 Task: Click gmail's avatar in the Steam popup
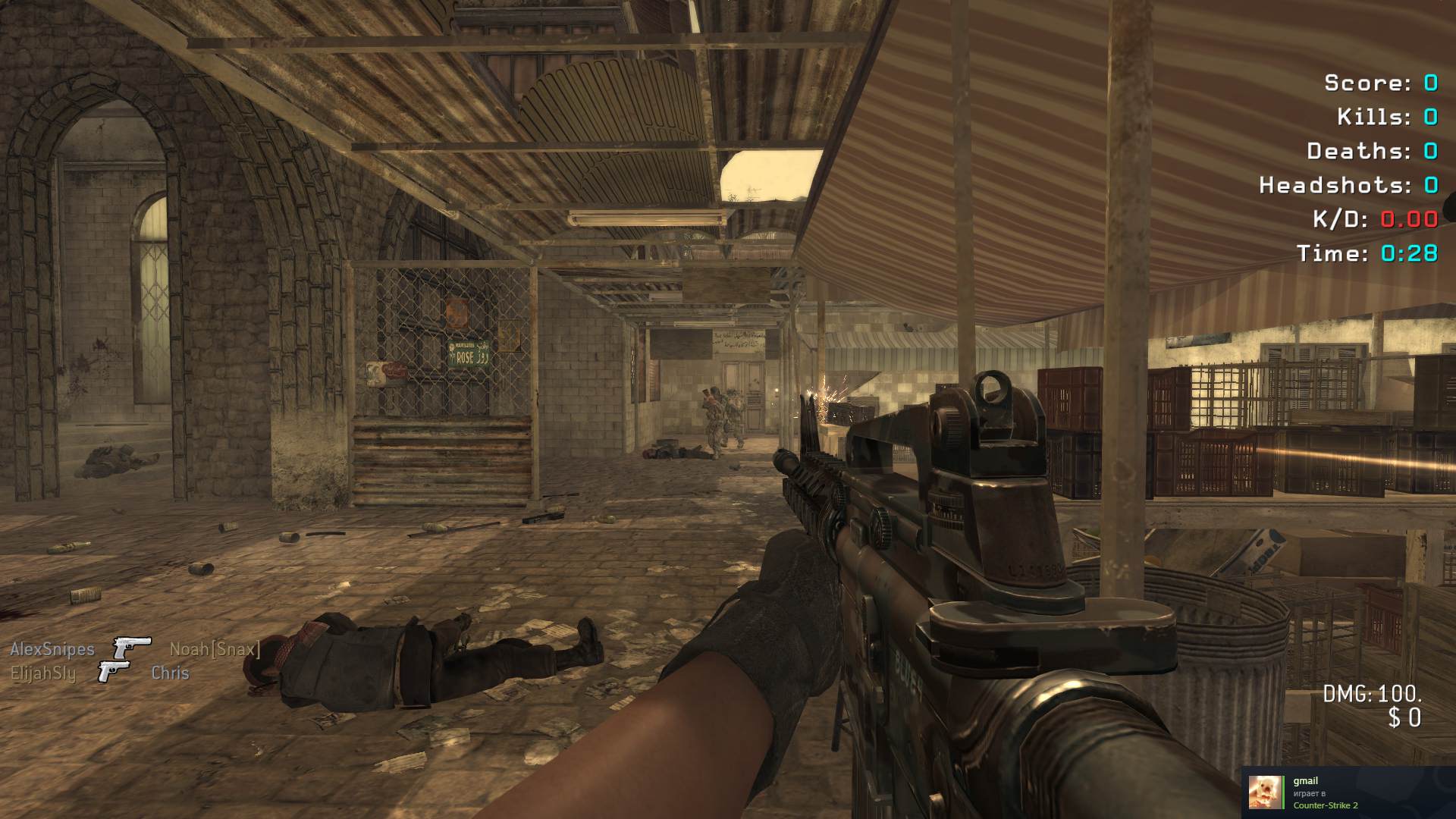click(1263, 792)
